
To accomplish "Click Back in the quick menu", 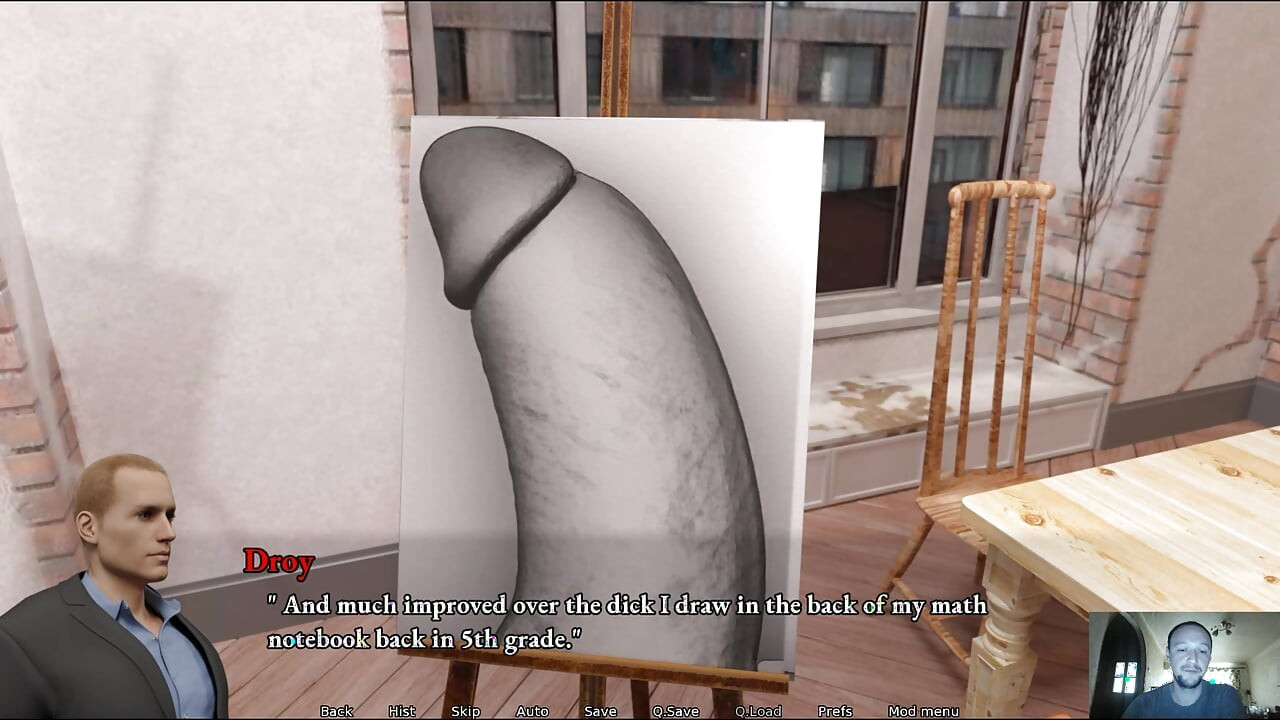I will pos(335,711).
